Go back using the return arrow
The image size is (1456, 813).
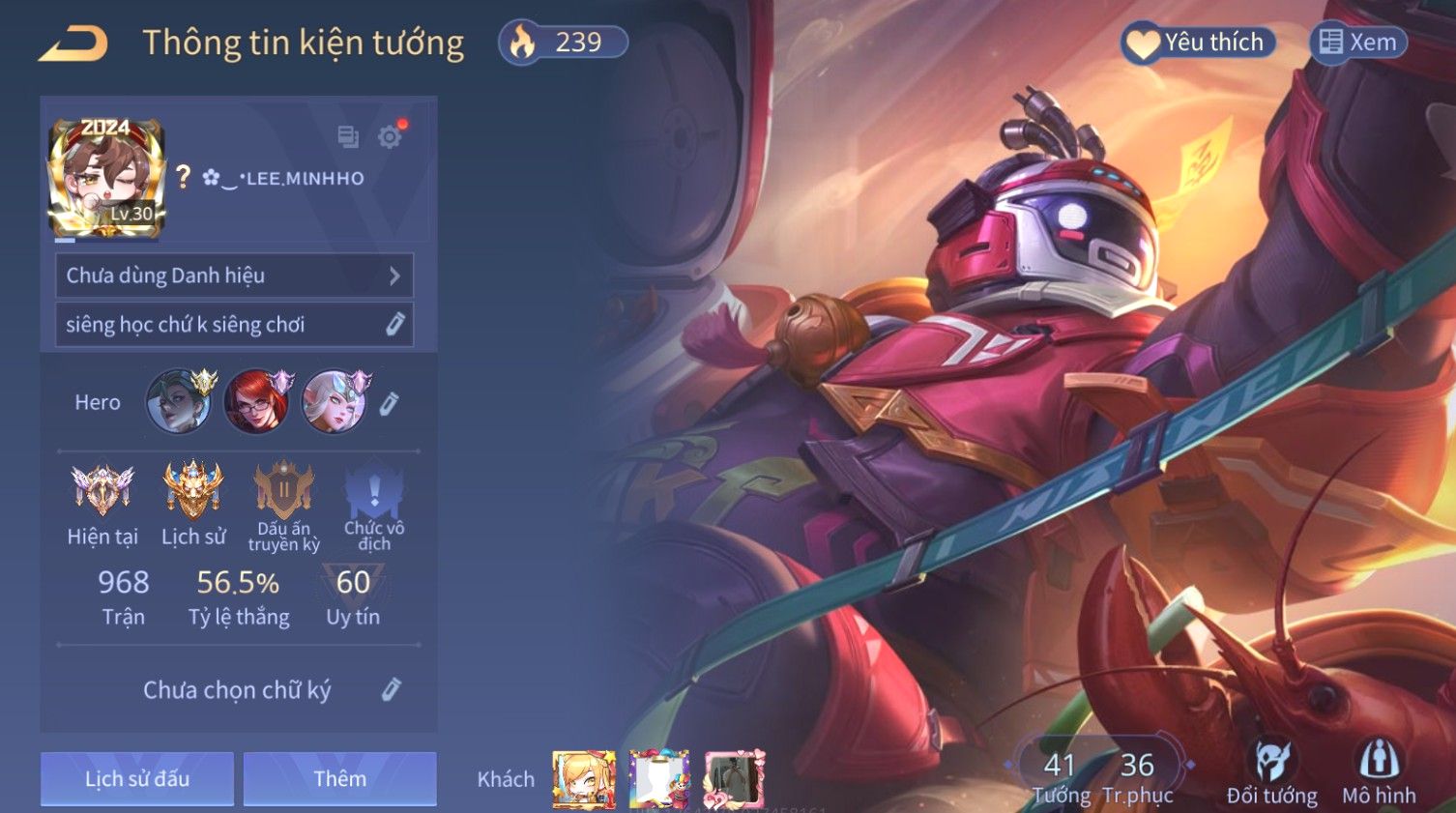tap(73, 44)
